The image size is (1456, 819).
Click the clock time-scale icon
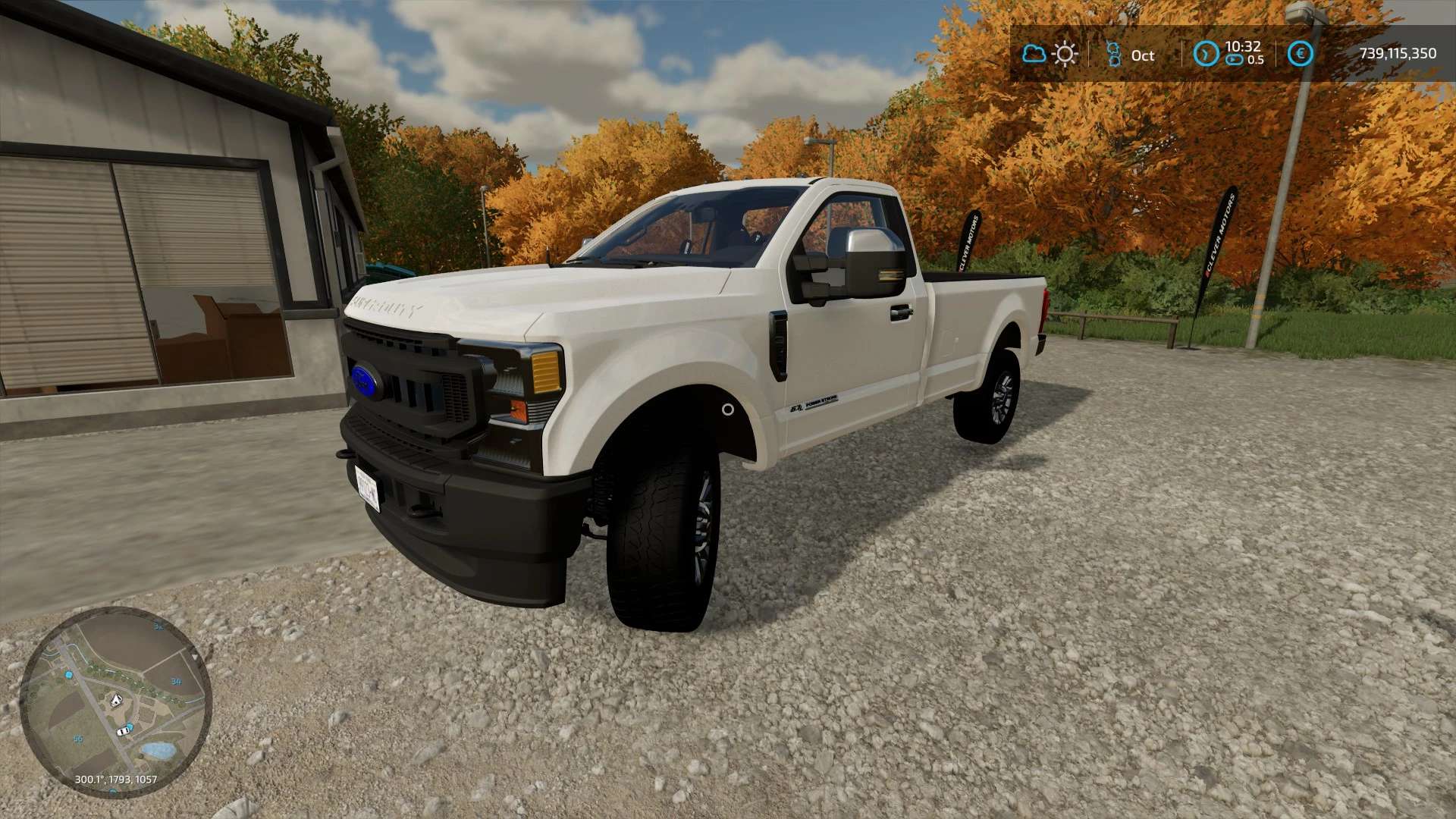1206,54
